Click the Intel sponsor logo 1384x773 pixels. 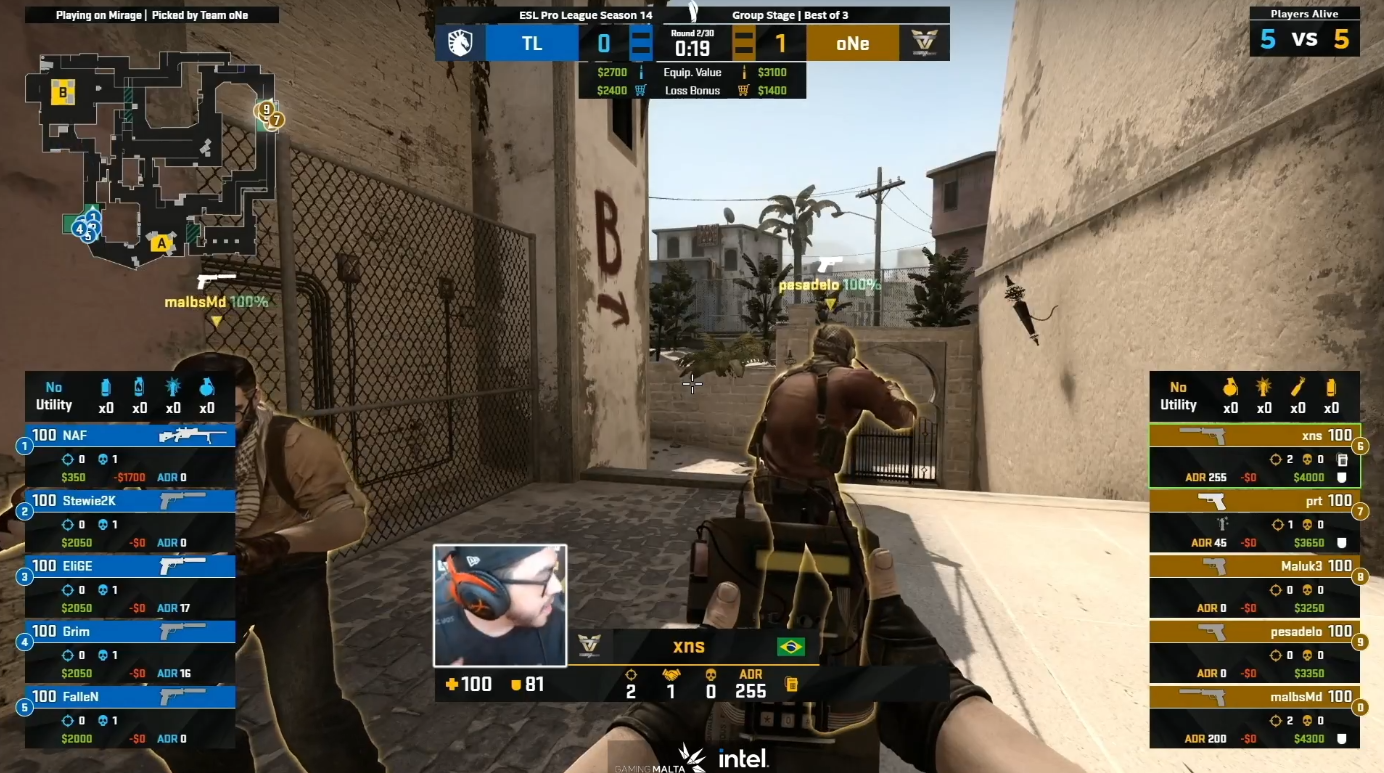click(742, 758)
